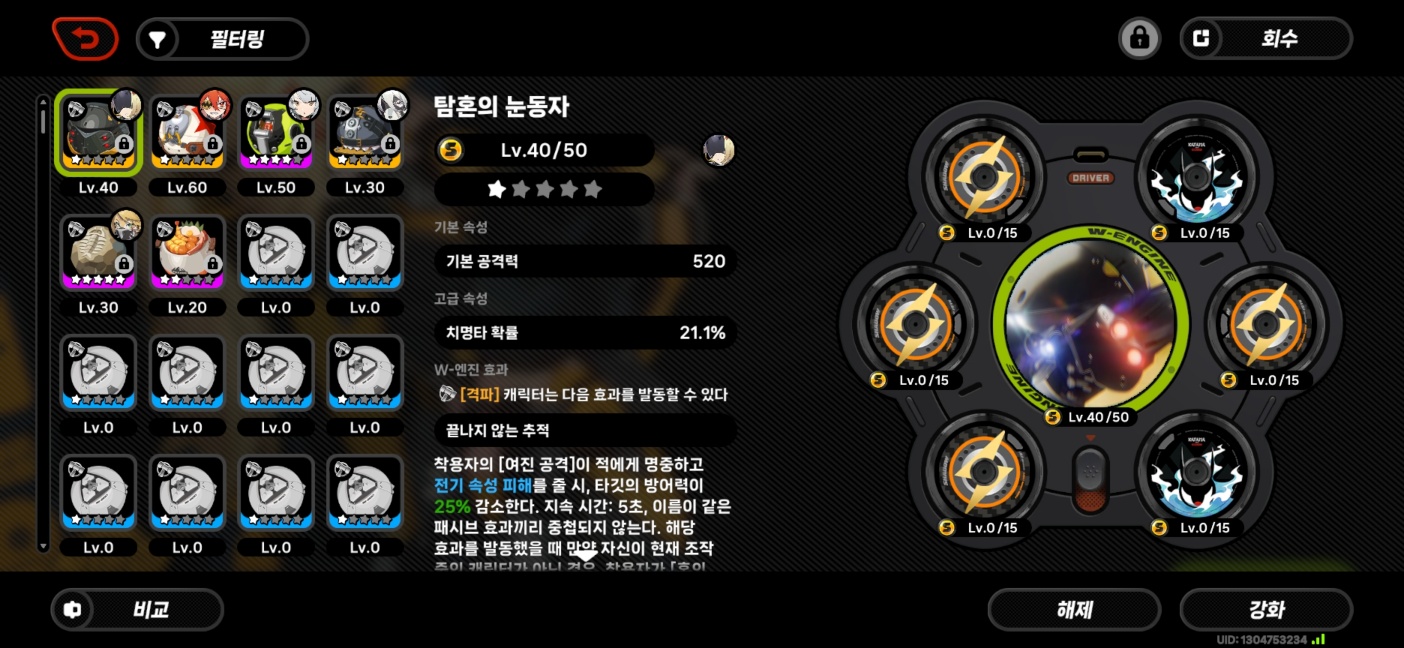Click the W-Engine list scrollbar
This screenshot has height=648, width=1404.
point(42,320)
